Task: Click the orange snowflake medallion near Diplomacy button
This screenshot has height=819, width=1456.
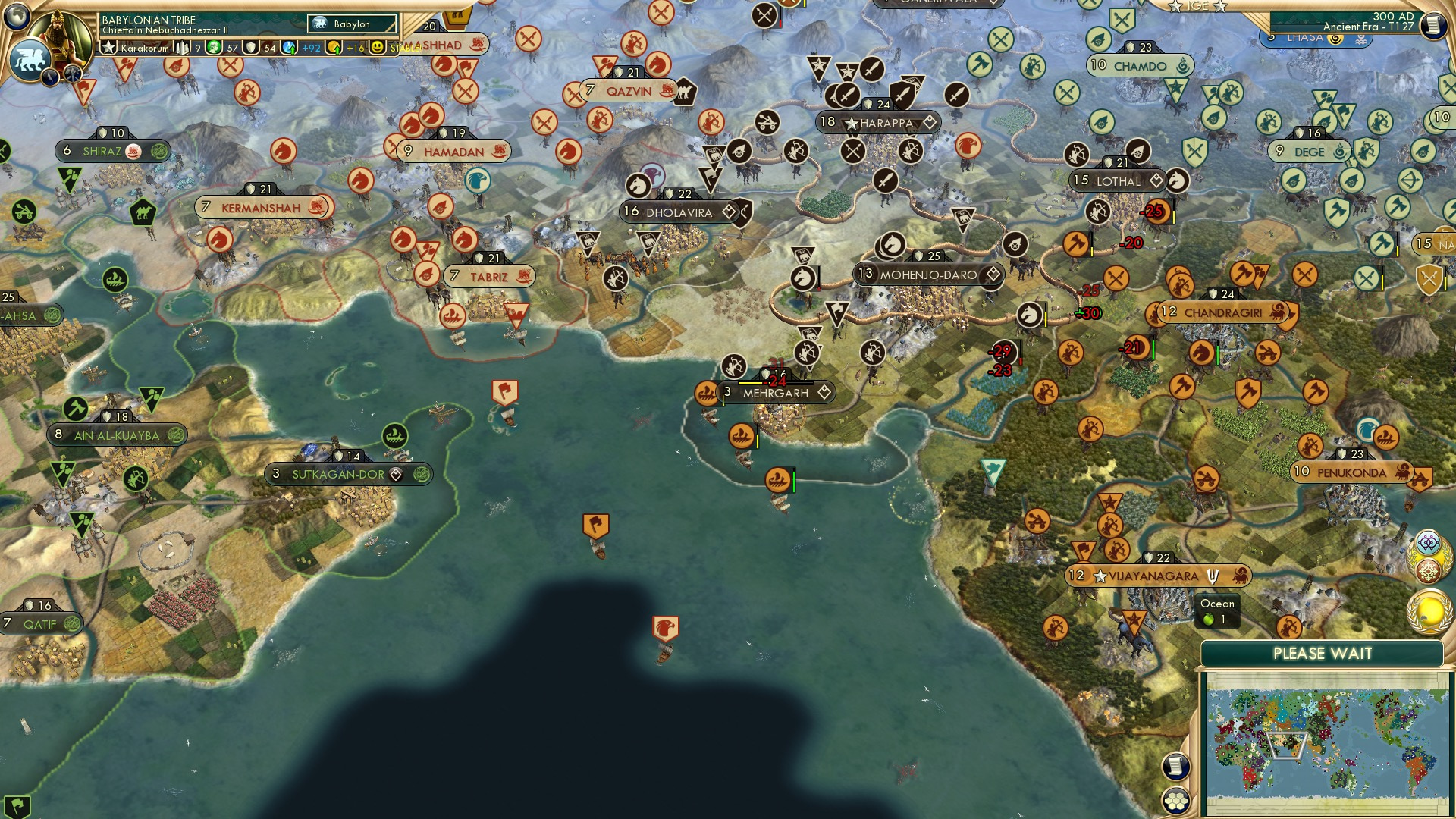Action: 1427,570
